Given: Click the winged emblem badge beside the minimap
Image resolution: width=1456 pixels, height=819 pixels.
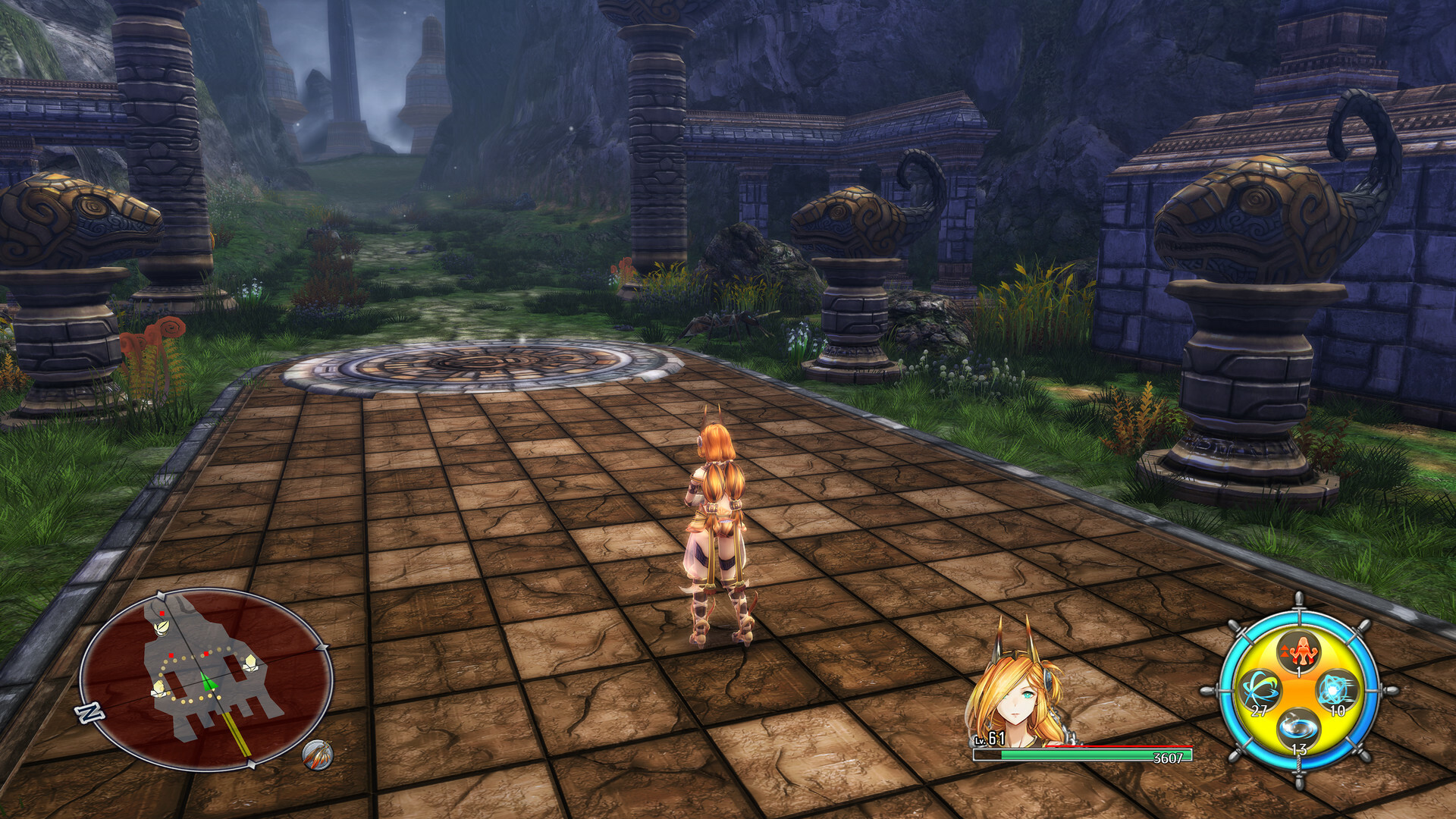Looking at the screenshot, I should [x=319, y=754].
